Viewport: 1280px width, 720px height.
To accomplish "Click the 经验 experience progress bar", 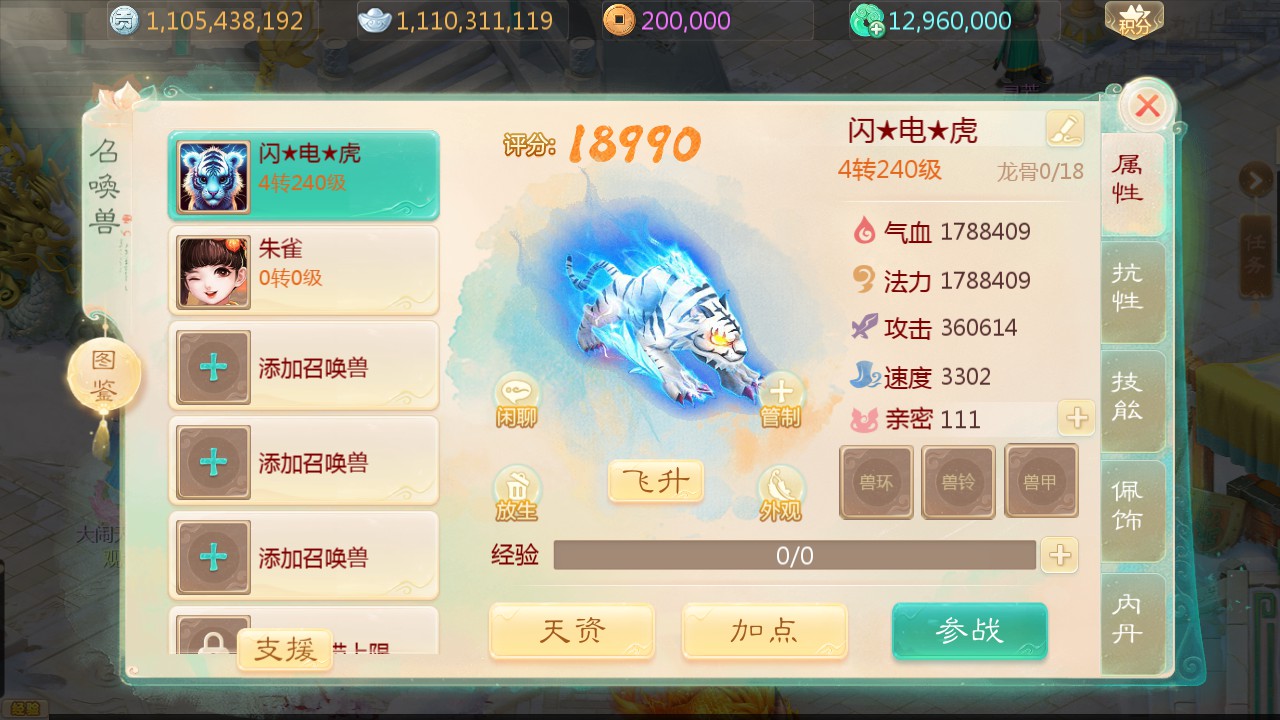I will (795, 555).
